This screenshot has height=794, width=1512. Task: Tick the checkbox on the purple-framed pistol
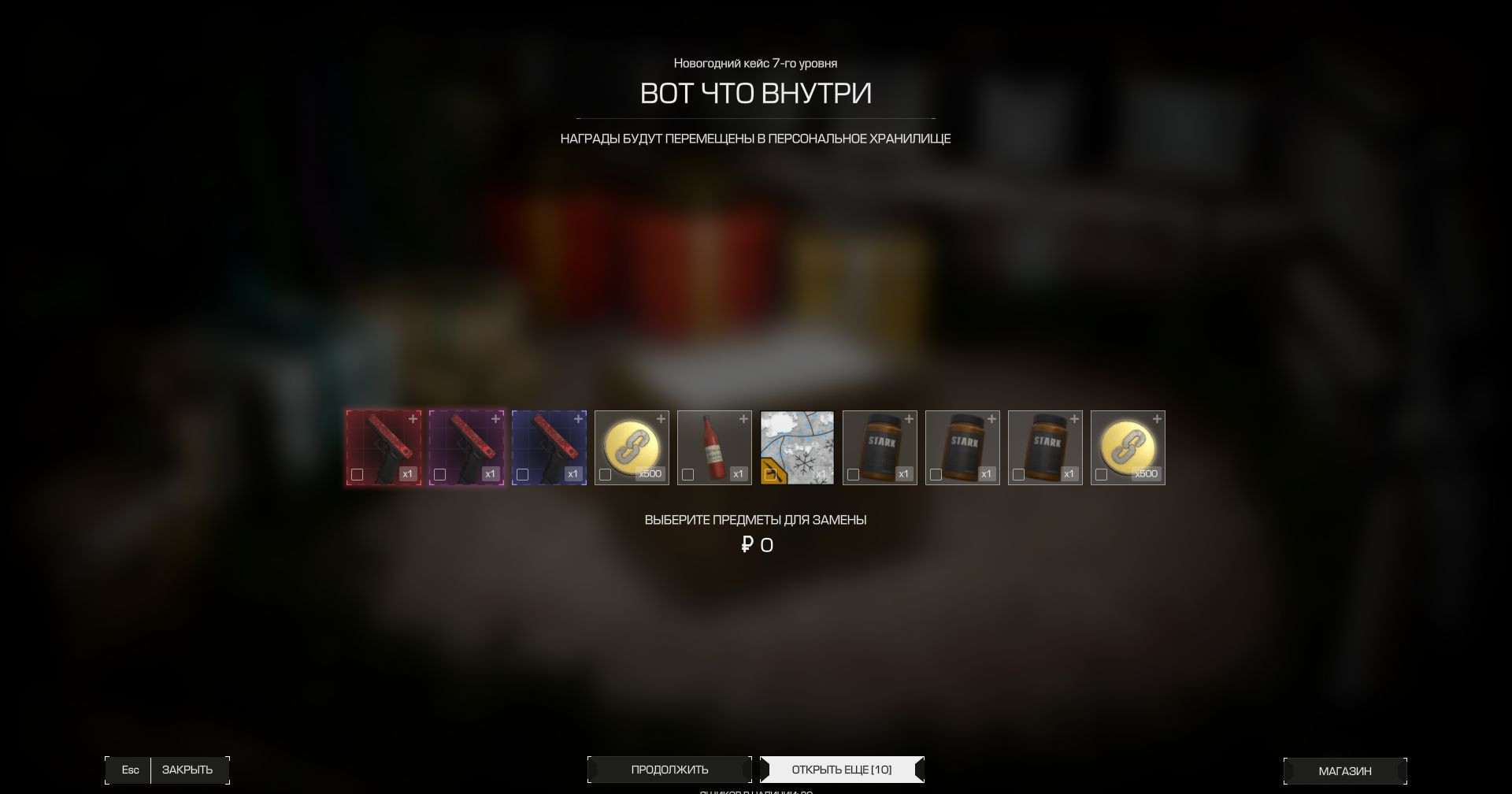(440, 474)
